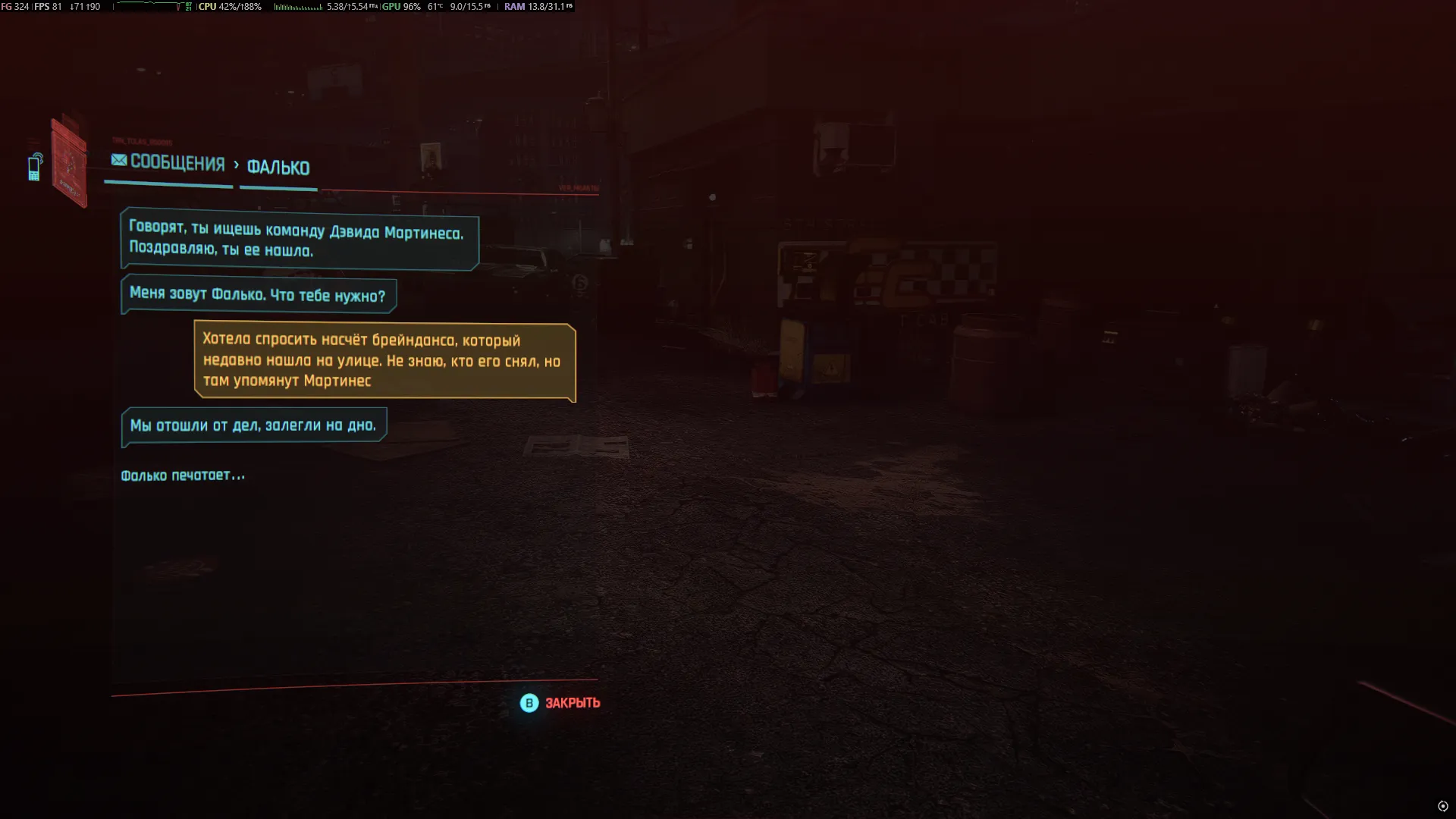
Task: Select the yellow reply about the брейнданс
Action: [384, 361]
